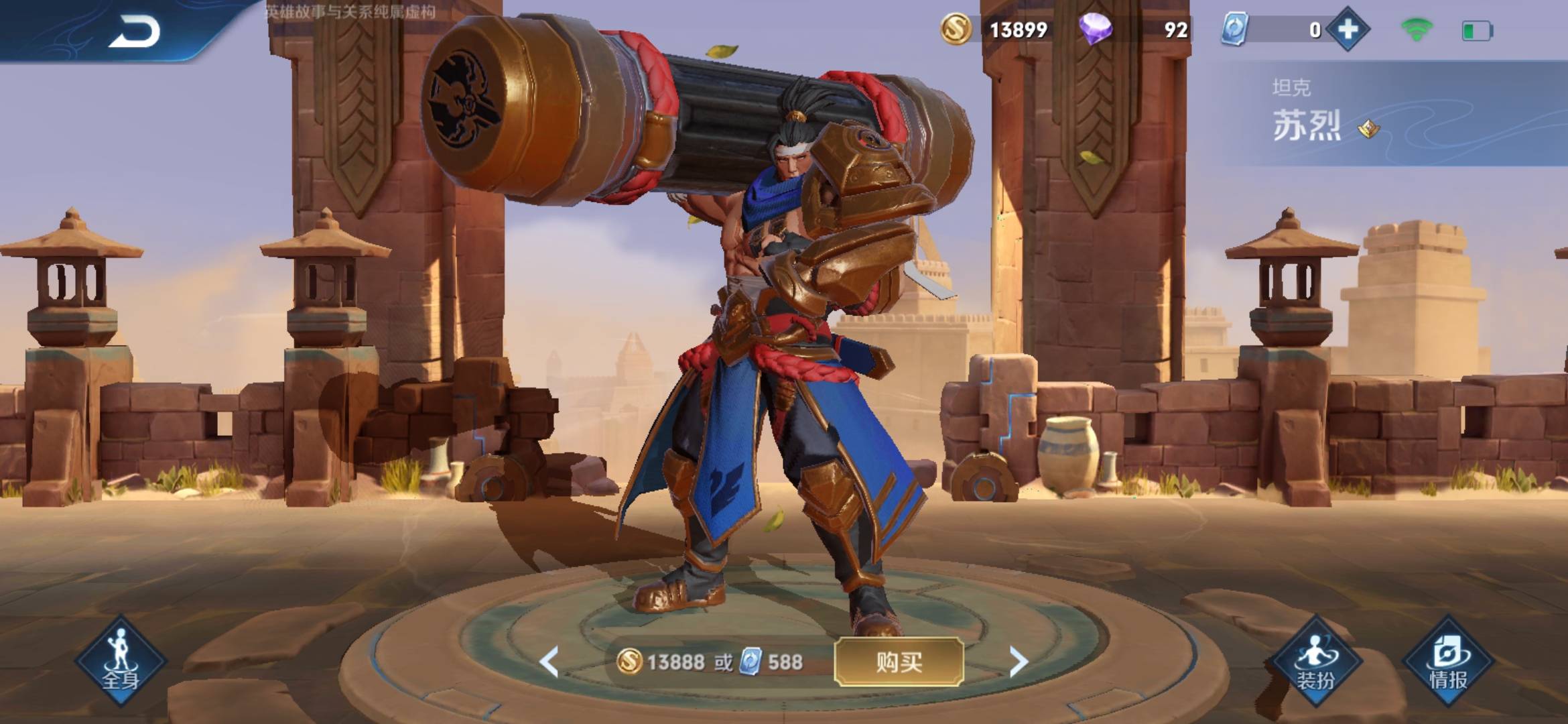Show the next hero with right arrow
1568x724 pixels.
1018,662
